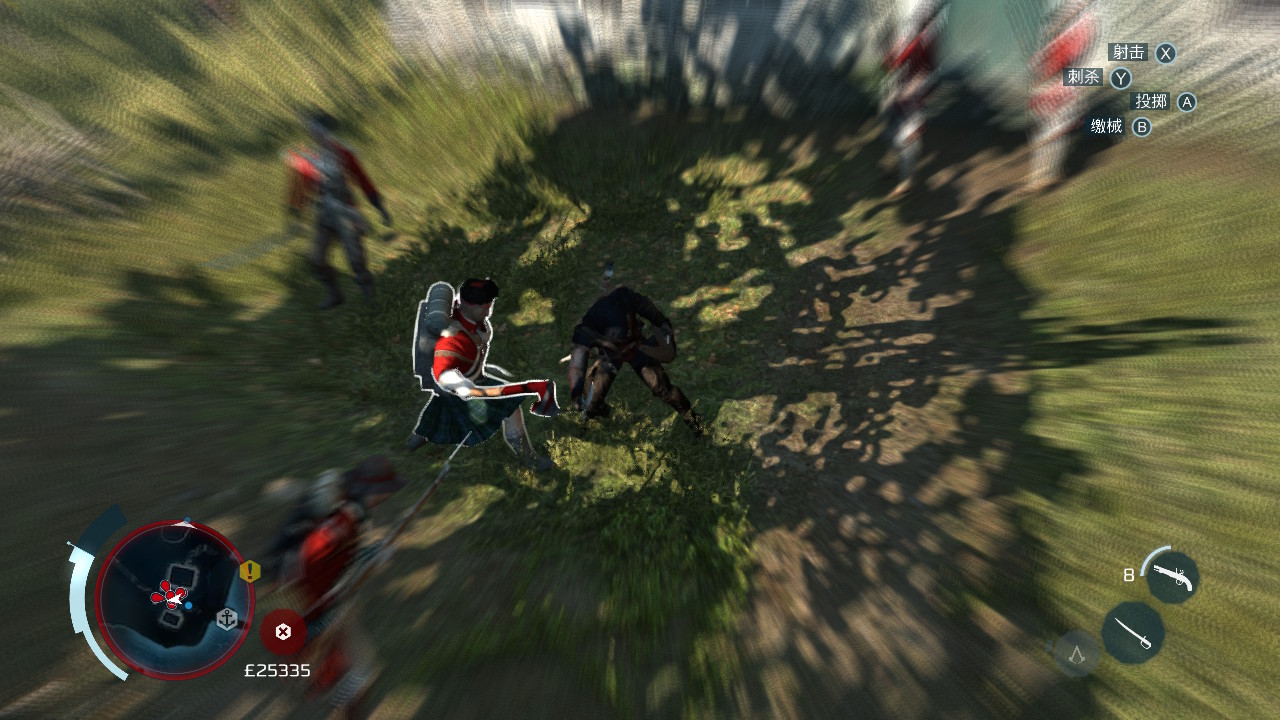Screen dimensions: 1280x720
Task: Click the red X status icon
Action: [283, 631]
